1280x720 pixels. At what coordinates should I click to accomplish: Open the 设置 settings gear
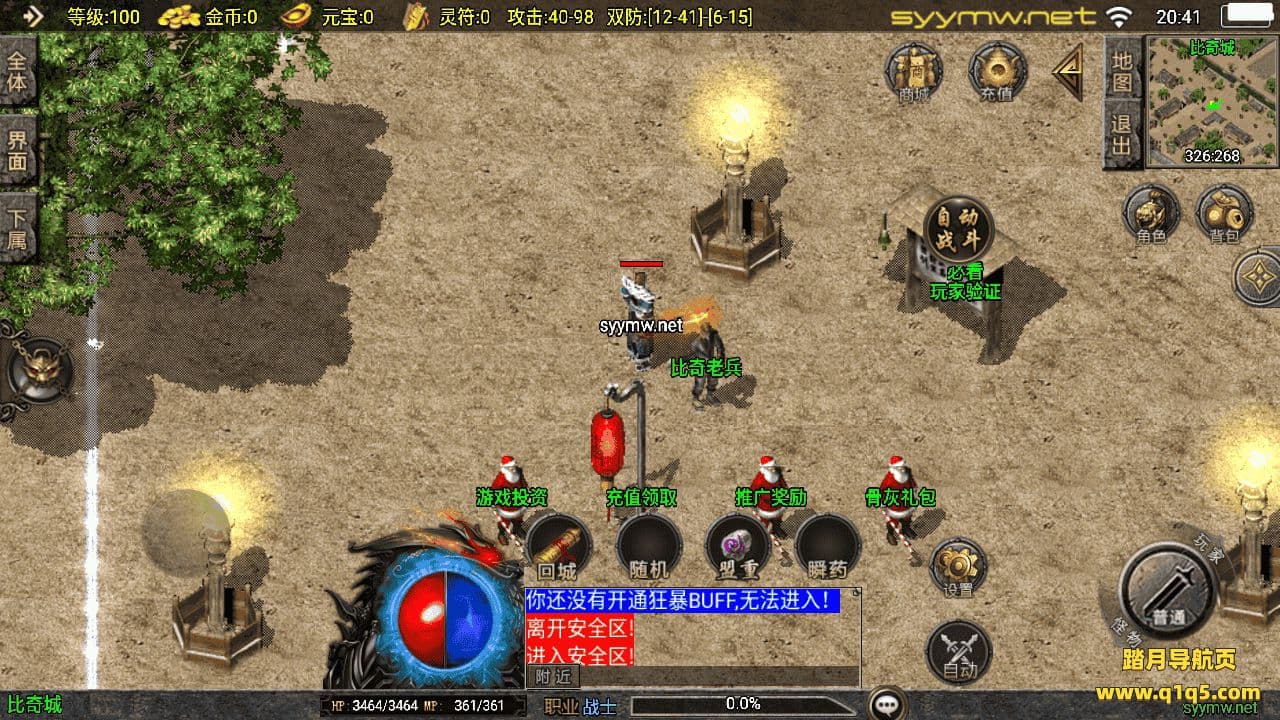[958, 568]
